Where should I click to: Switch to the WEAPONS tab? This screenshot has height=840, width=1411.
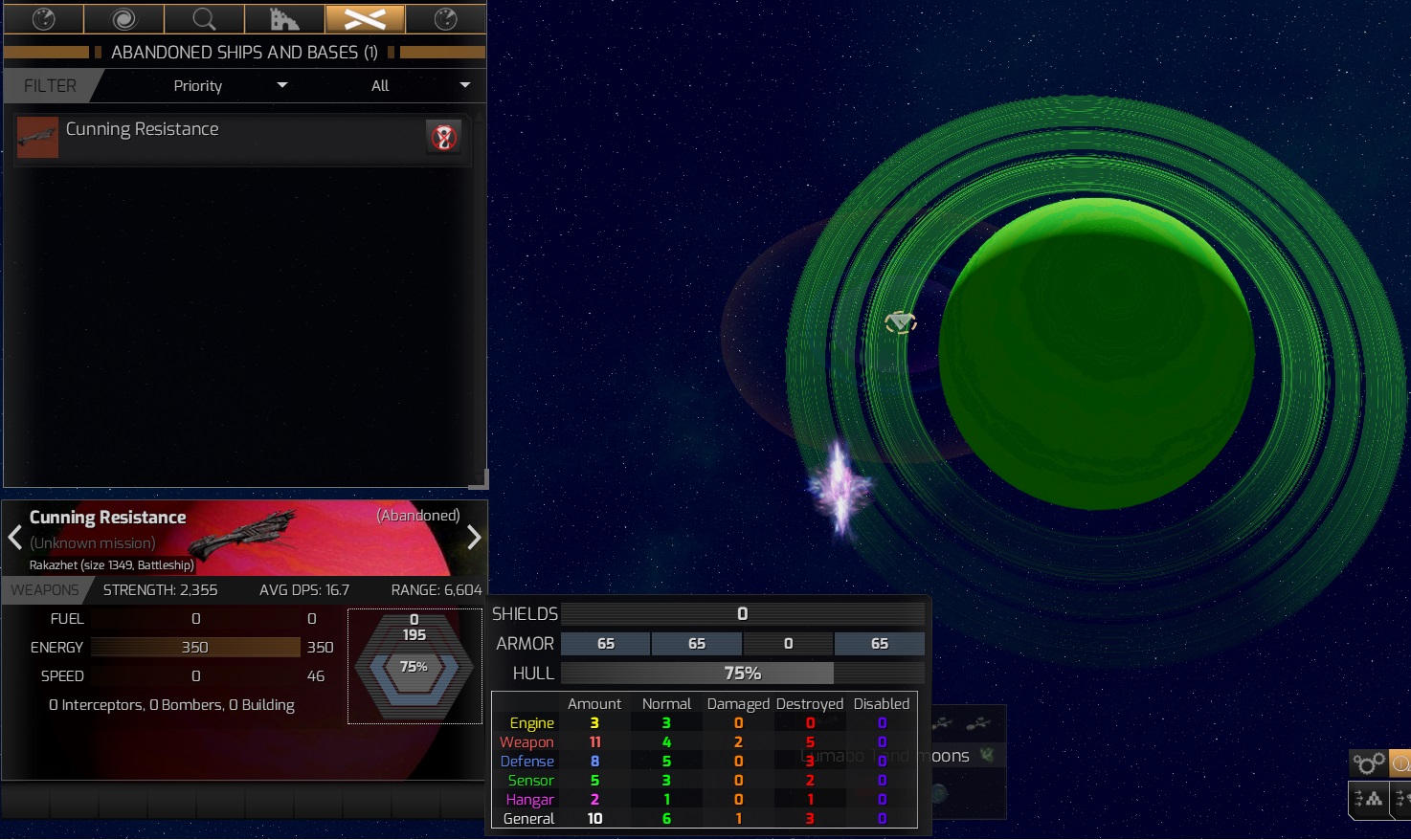coord(42,589)
